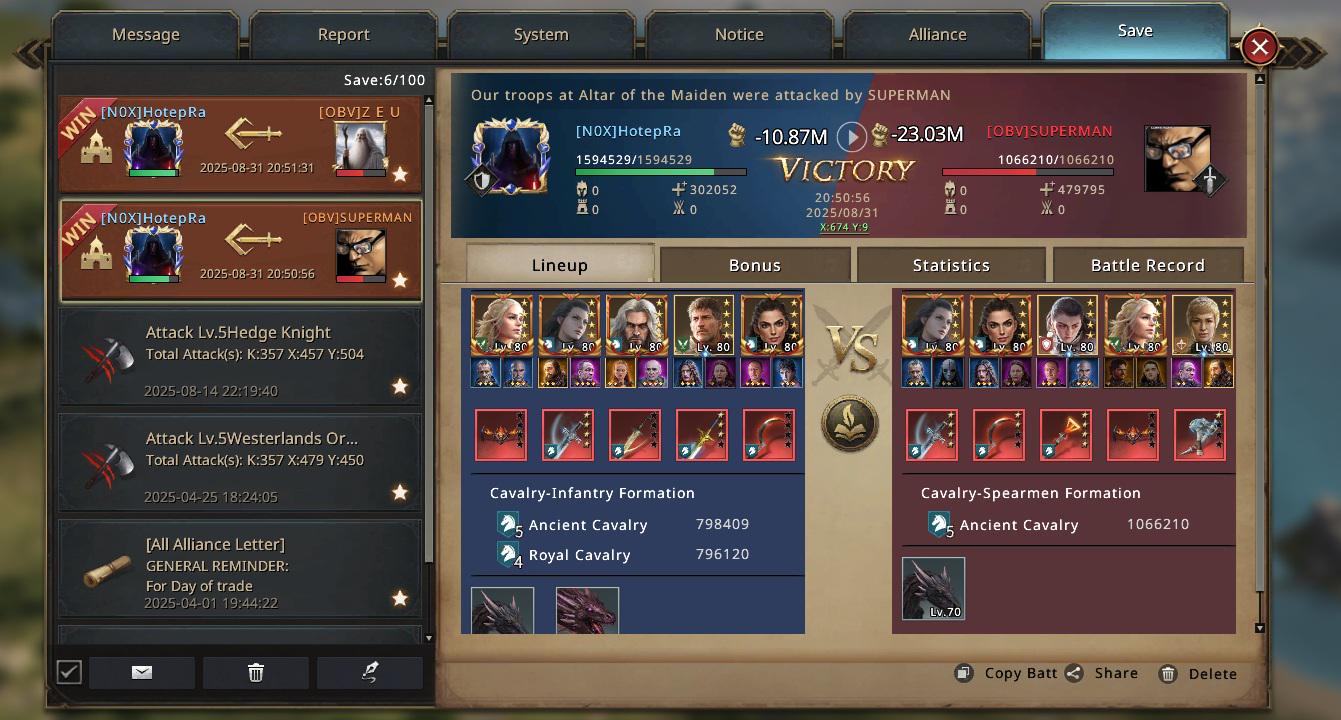Share this battle report
This screenshot has height=720, width=1341.
(1102, 673)
